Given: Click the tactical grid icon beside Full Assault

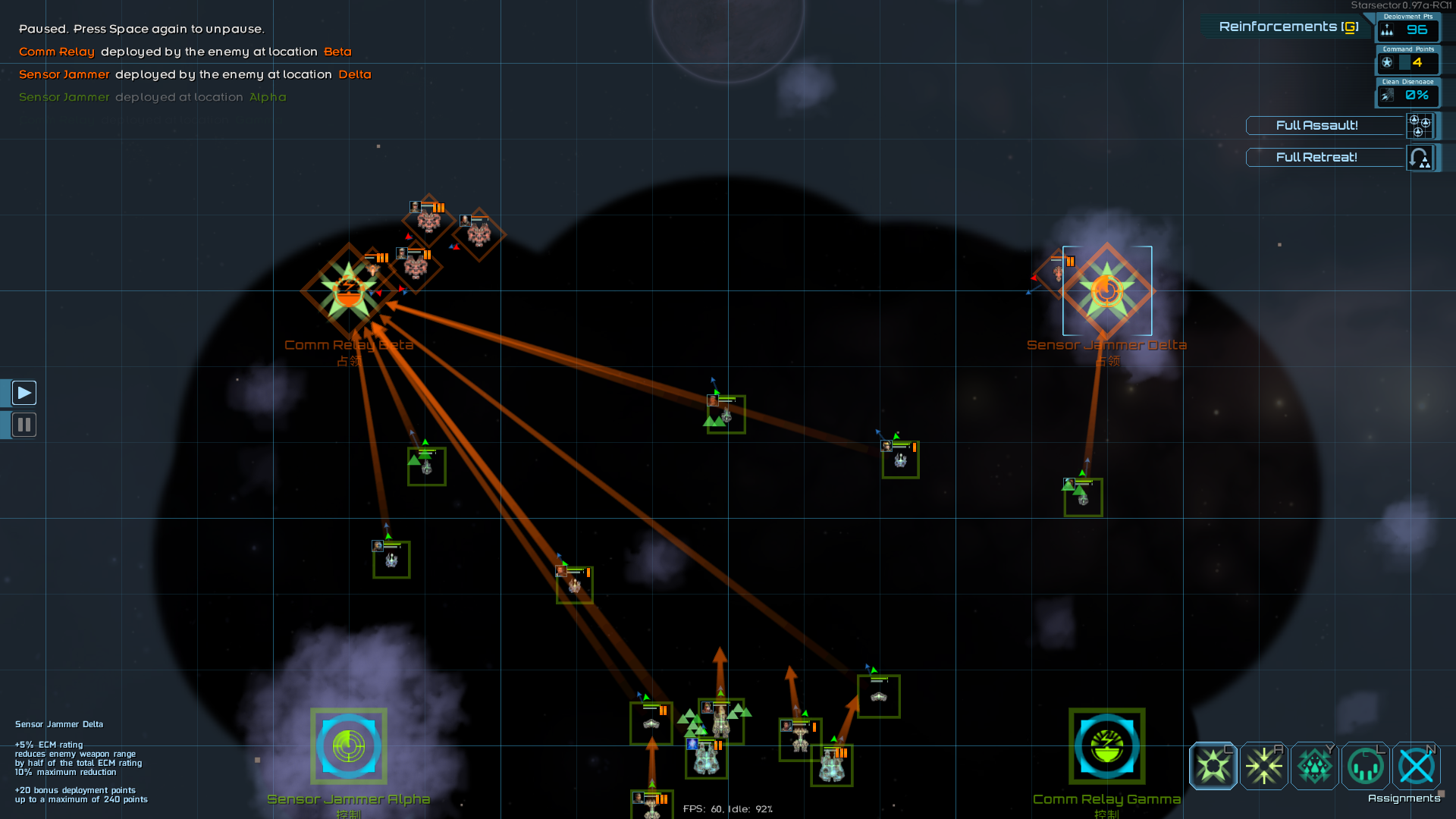Looking at the screenshot, I should (x=1421, y=126).
